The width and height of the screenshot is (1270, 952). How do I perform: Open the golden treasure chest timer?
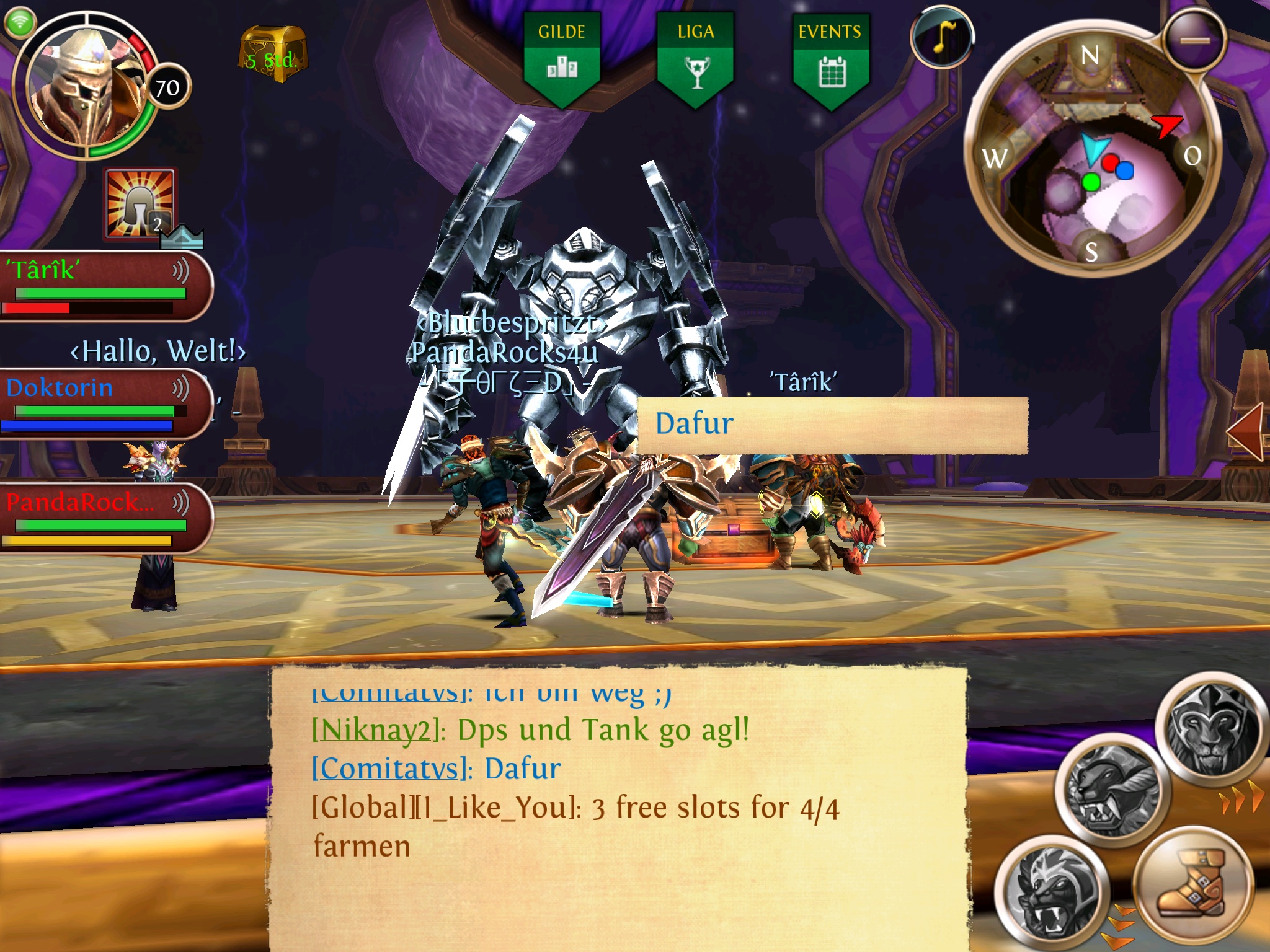click(272, 55)
